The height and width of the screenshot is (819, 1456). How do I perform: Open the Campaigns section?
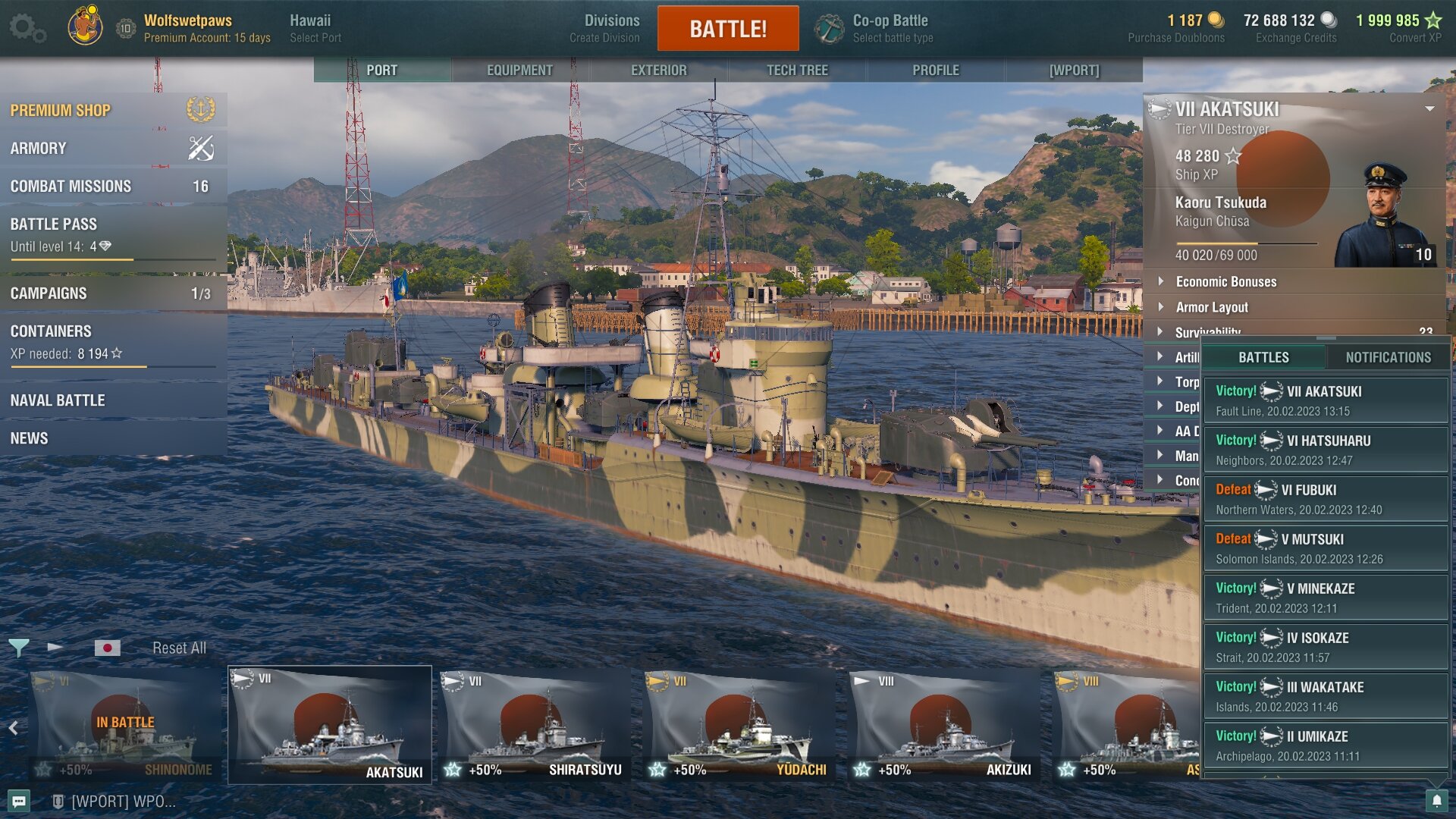coord(113,293)
